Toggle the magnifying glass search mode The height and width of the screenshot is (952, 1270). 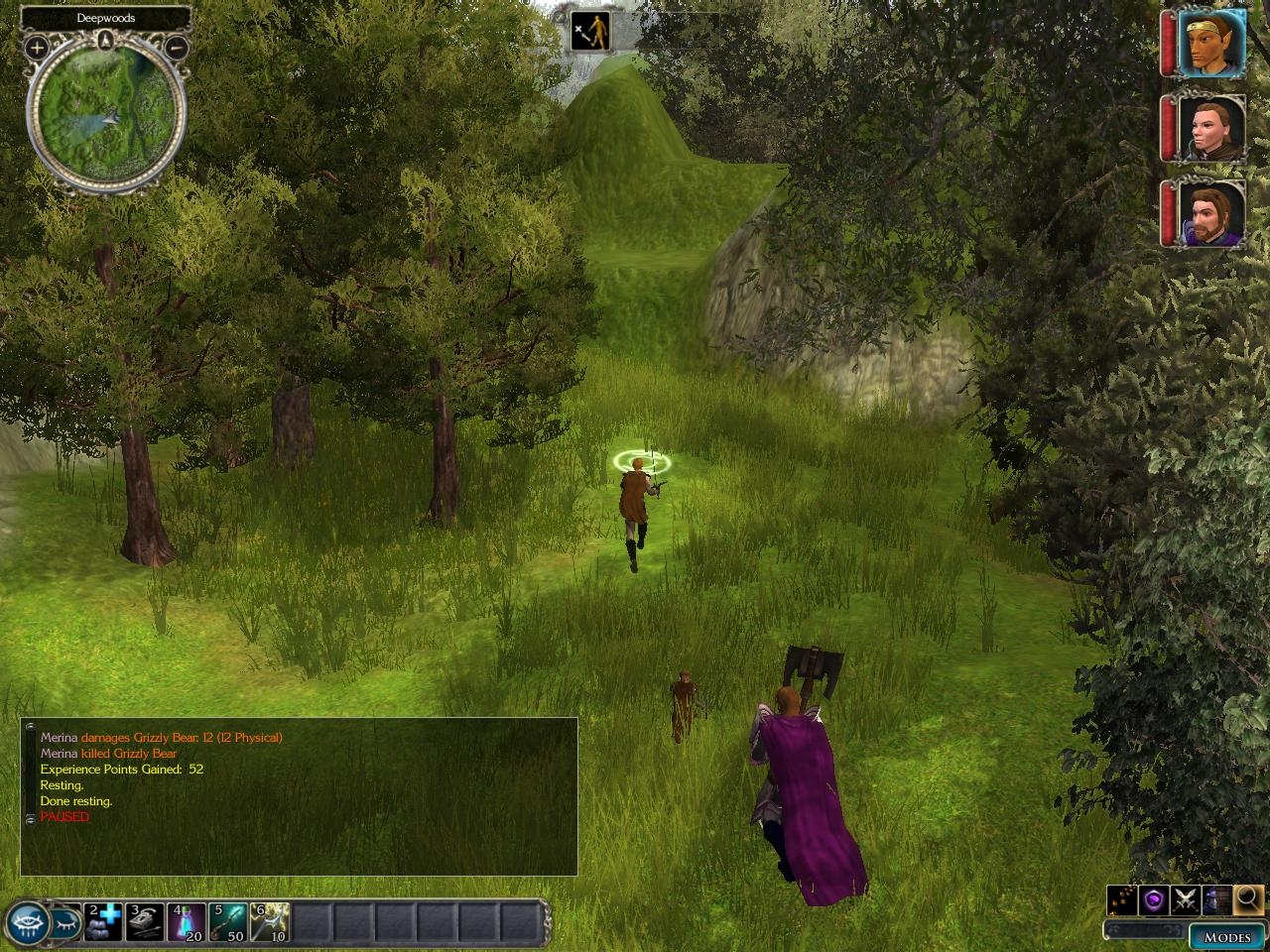click(x=1247, y=899)
